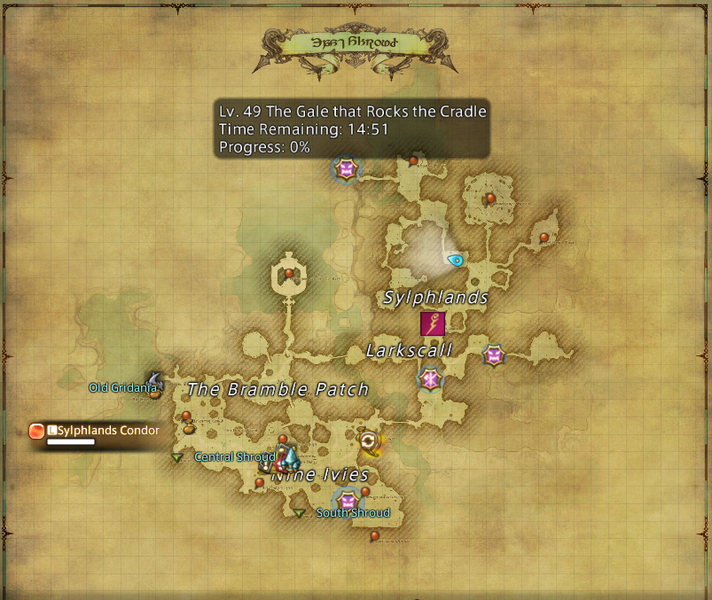
Task: Select the blue player position marker
Action: (456, 260)
